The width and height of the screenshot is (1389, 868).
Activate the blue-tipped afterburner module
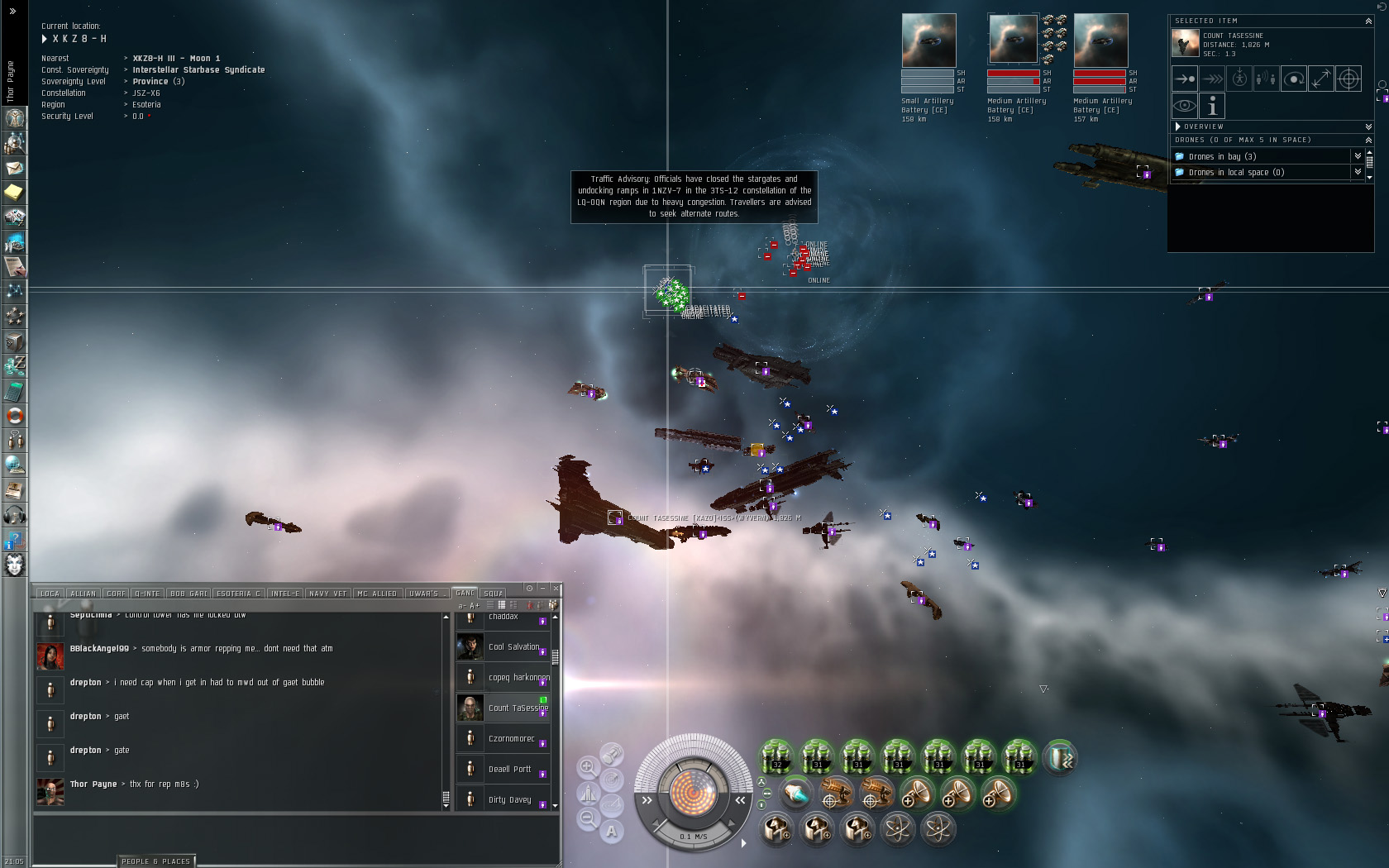click(795, 794)
